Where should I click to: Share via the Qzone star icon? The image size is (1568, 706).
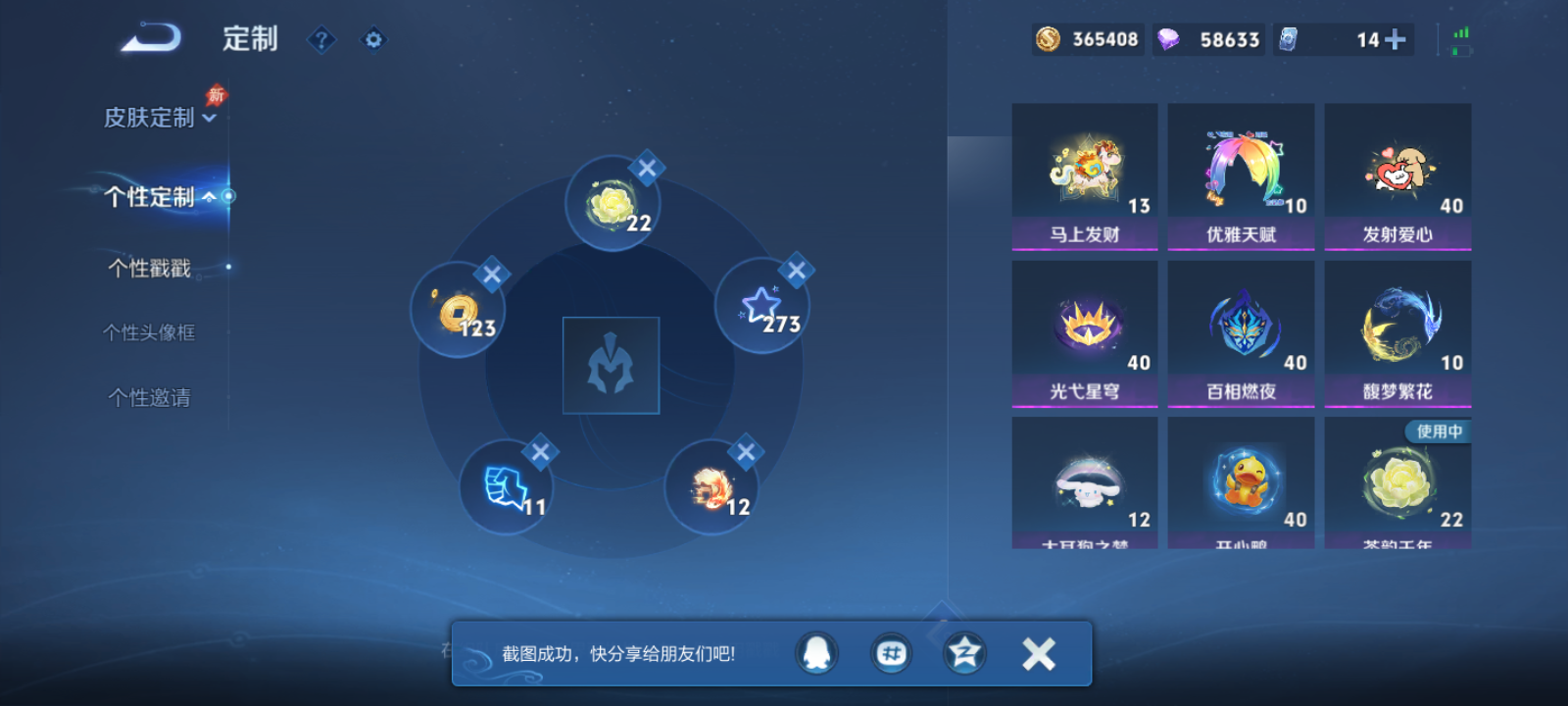pos(963,653)
